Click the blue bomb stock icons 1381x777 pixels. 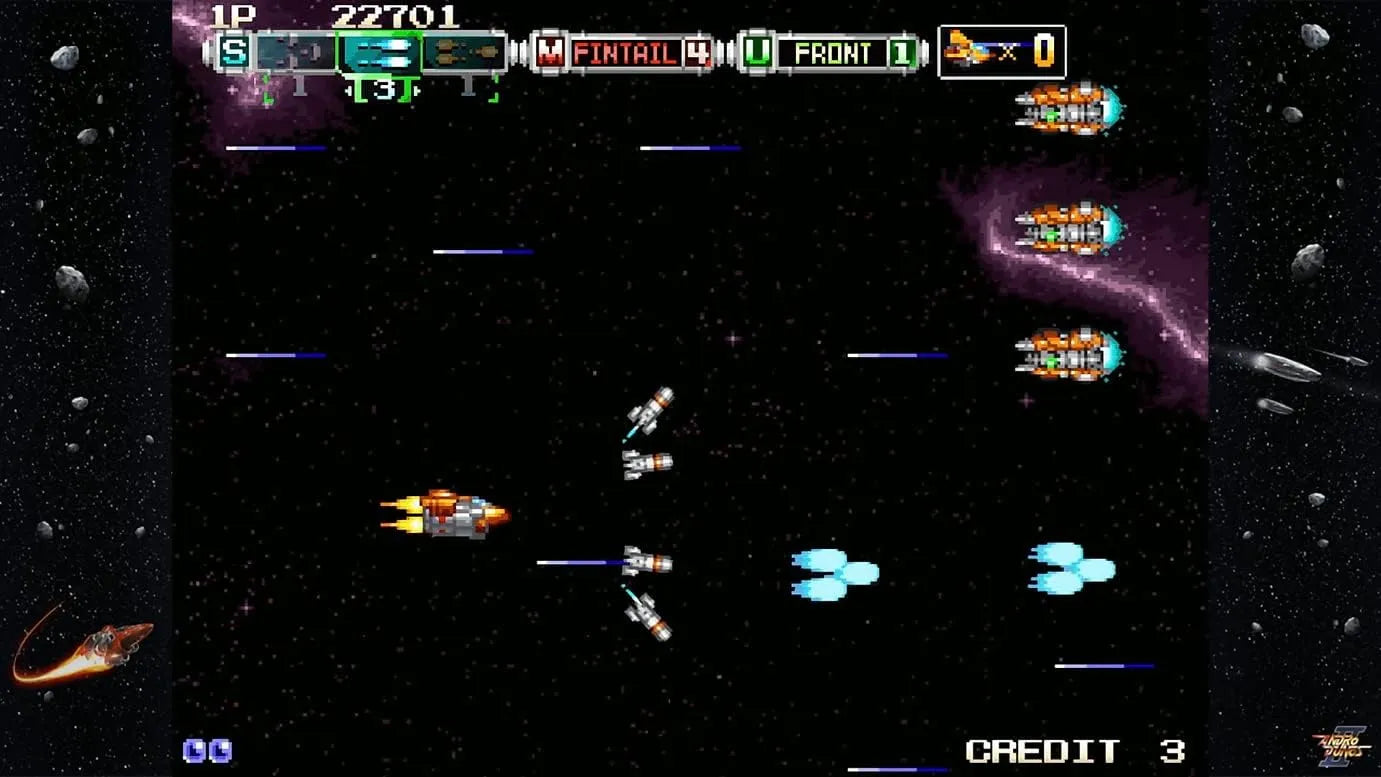pos(207,750)
